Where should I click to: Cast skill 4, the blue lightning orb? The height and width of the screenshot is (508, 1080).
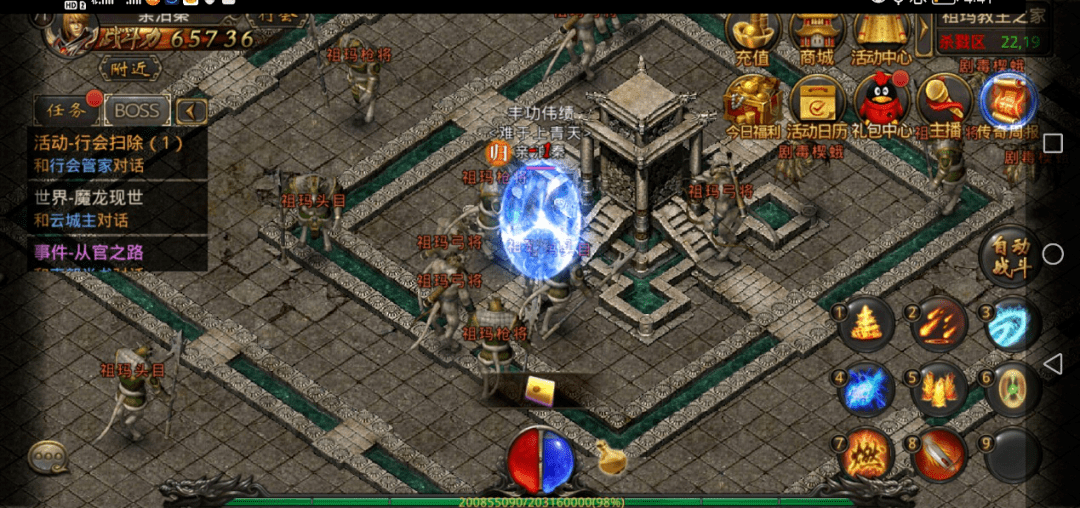point(866,389)
